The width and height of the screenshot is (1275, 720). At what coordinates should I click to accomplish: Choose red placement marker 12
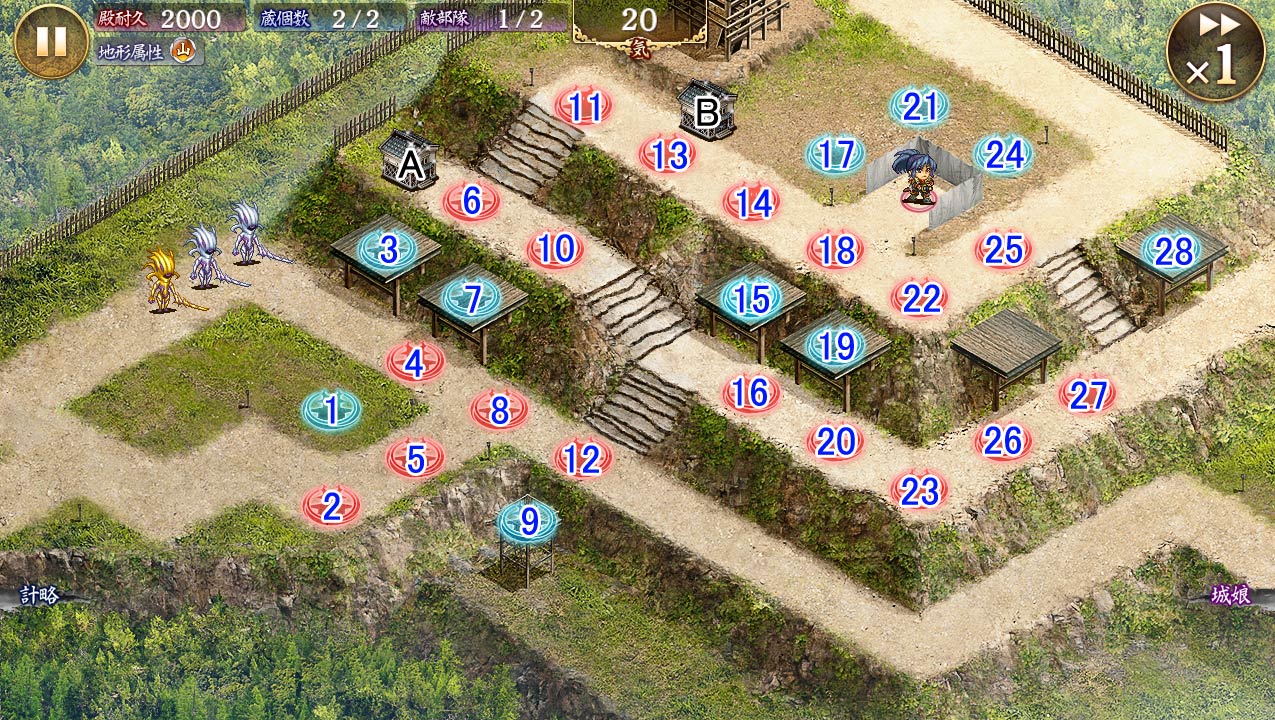[582, 459]
